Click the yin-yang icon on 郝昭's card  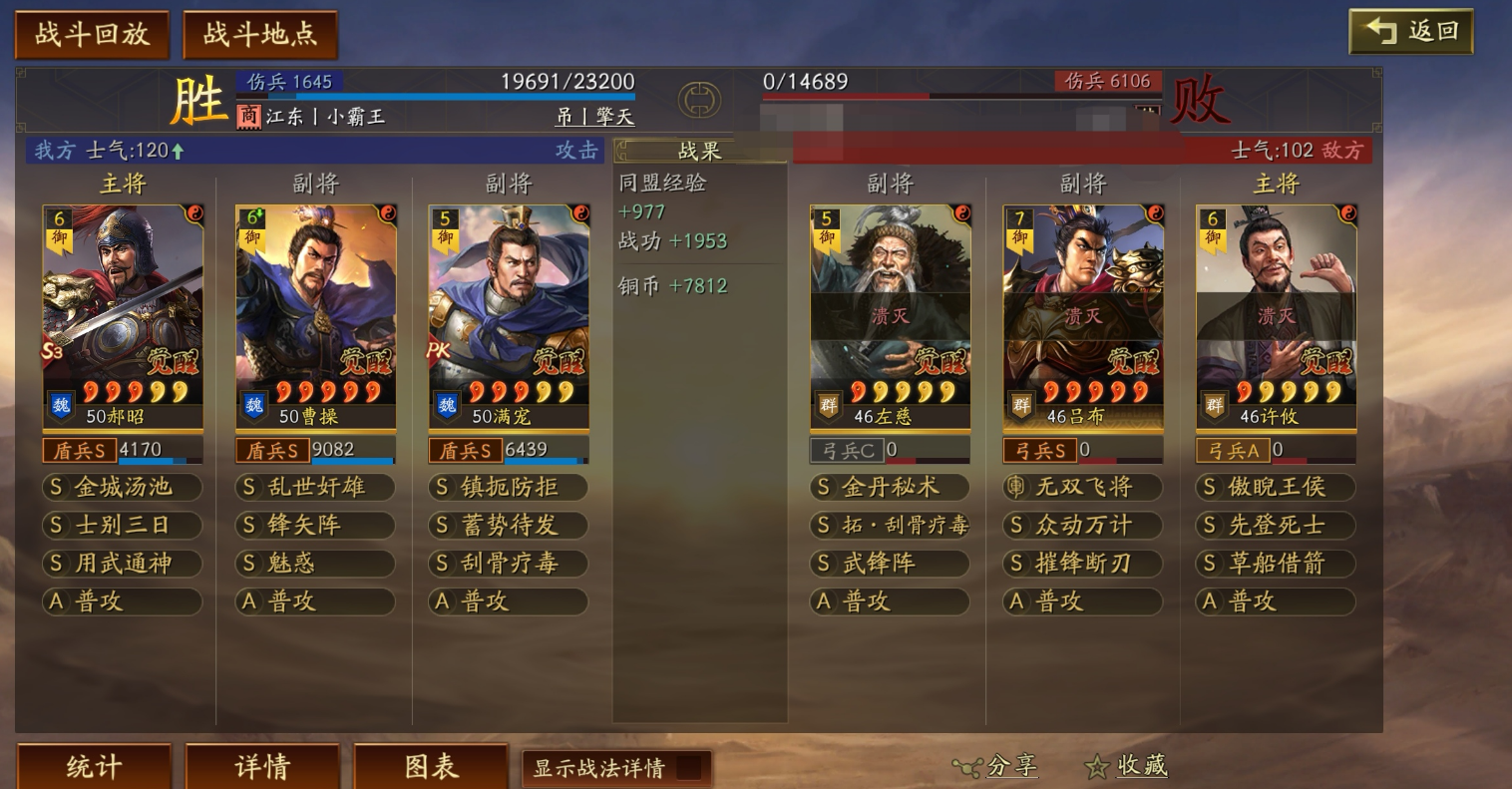(195, 210)
